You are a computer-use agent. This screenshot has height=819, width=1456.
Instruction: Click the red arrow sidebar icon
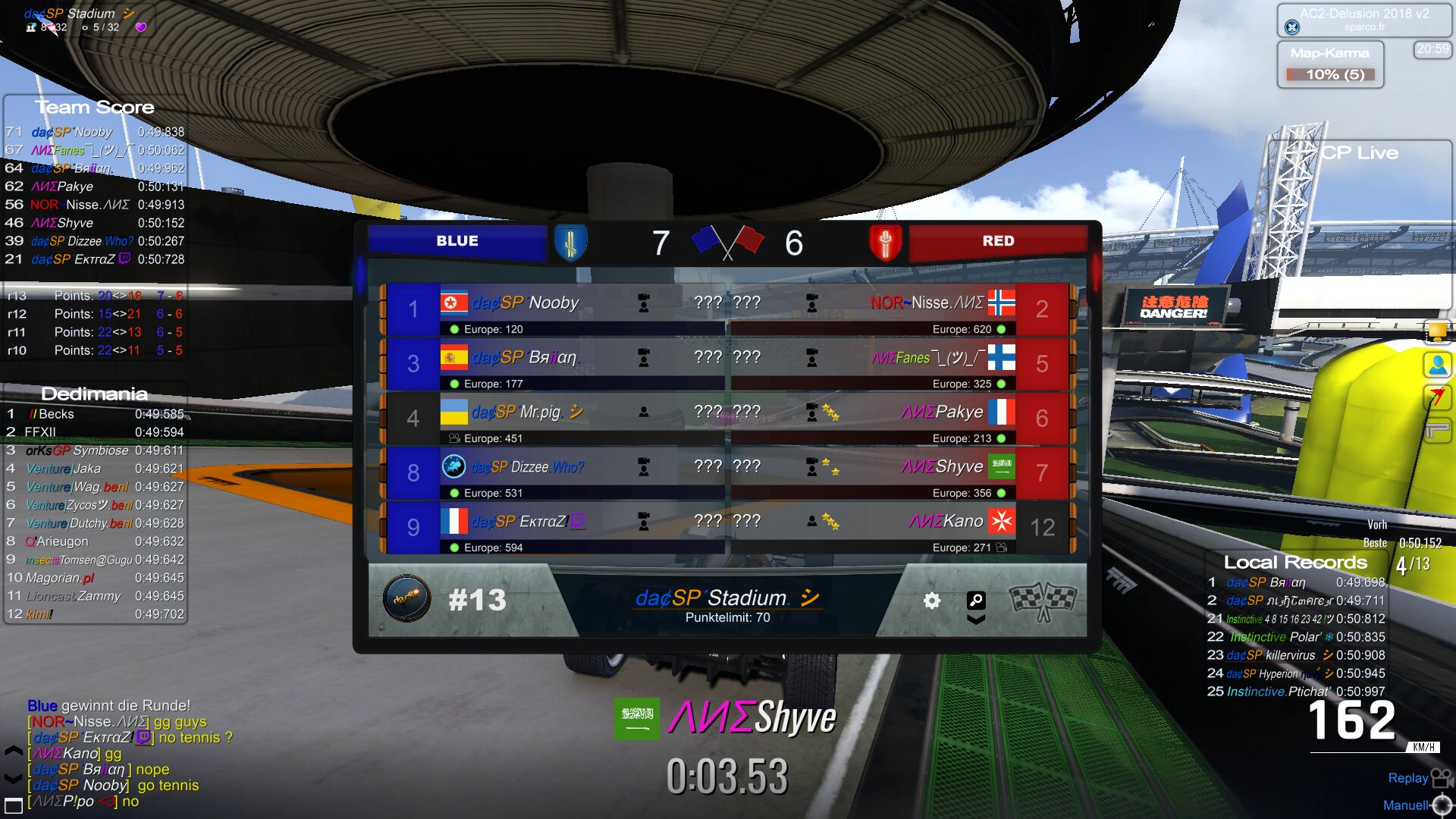click(1437, 397)
